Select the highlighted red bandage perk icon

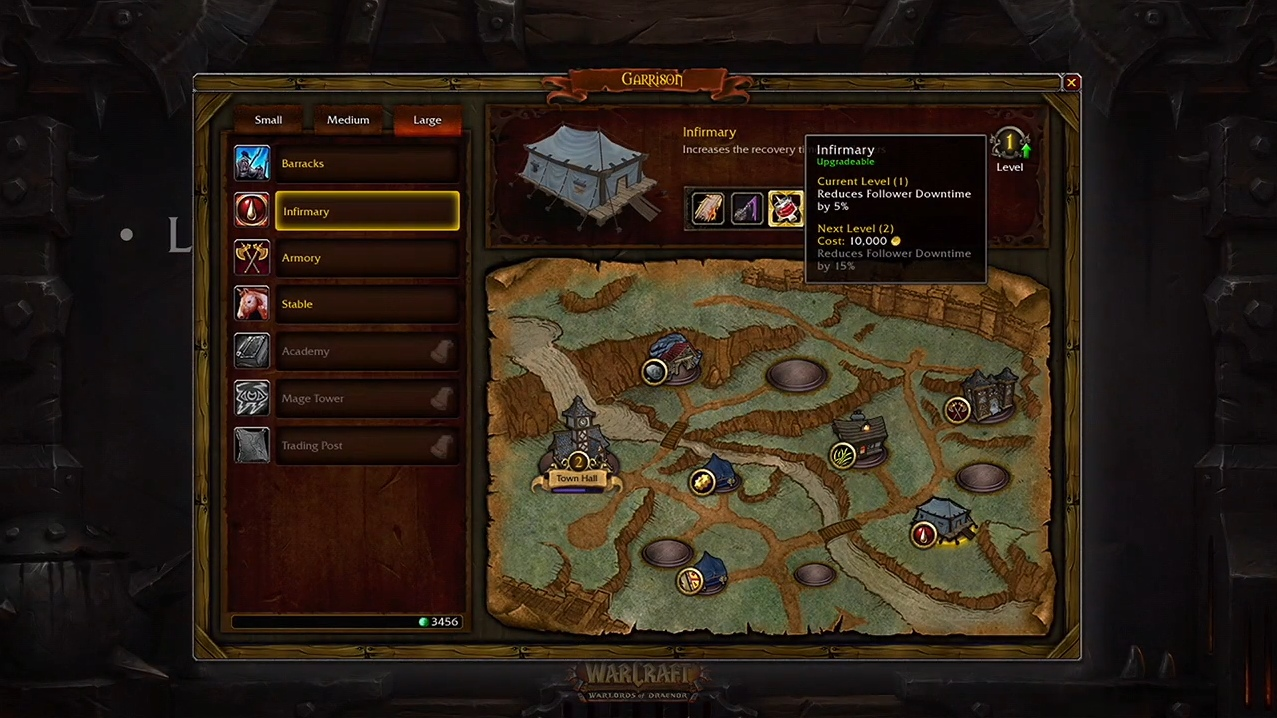pyautogui.click(x=785, y=209)
